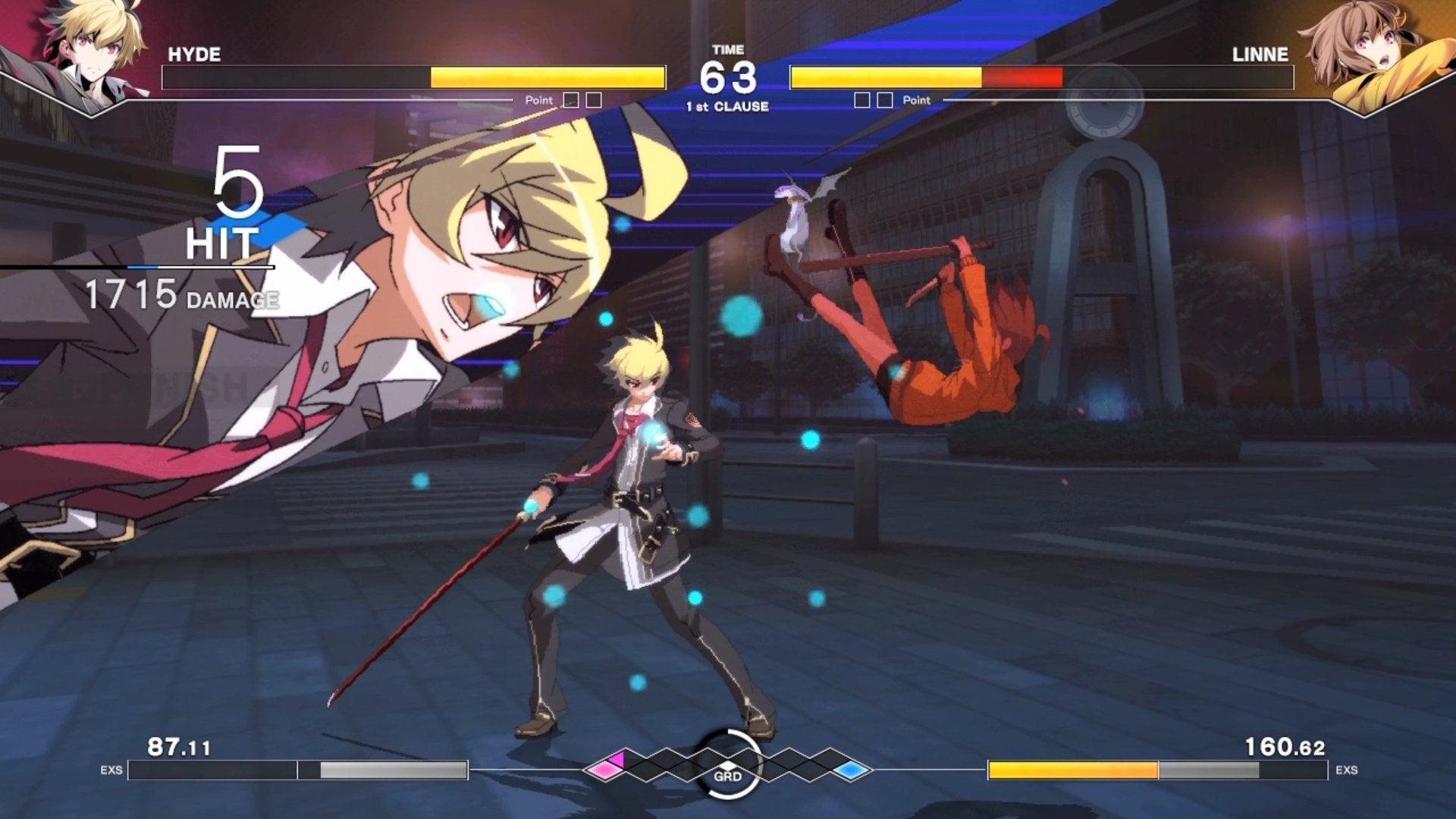Expand the 1st CLAUSE round indicator
The height and width of the screenshot is (819, 1456).
[x=728, y=105]
